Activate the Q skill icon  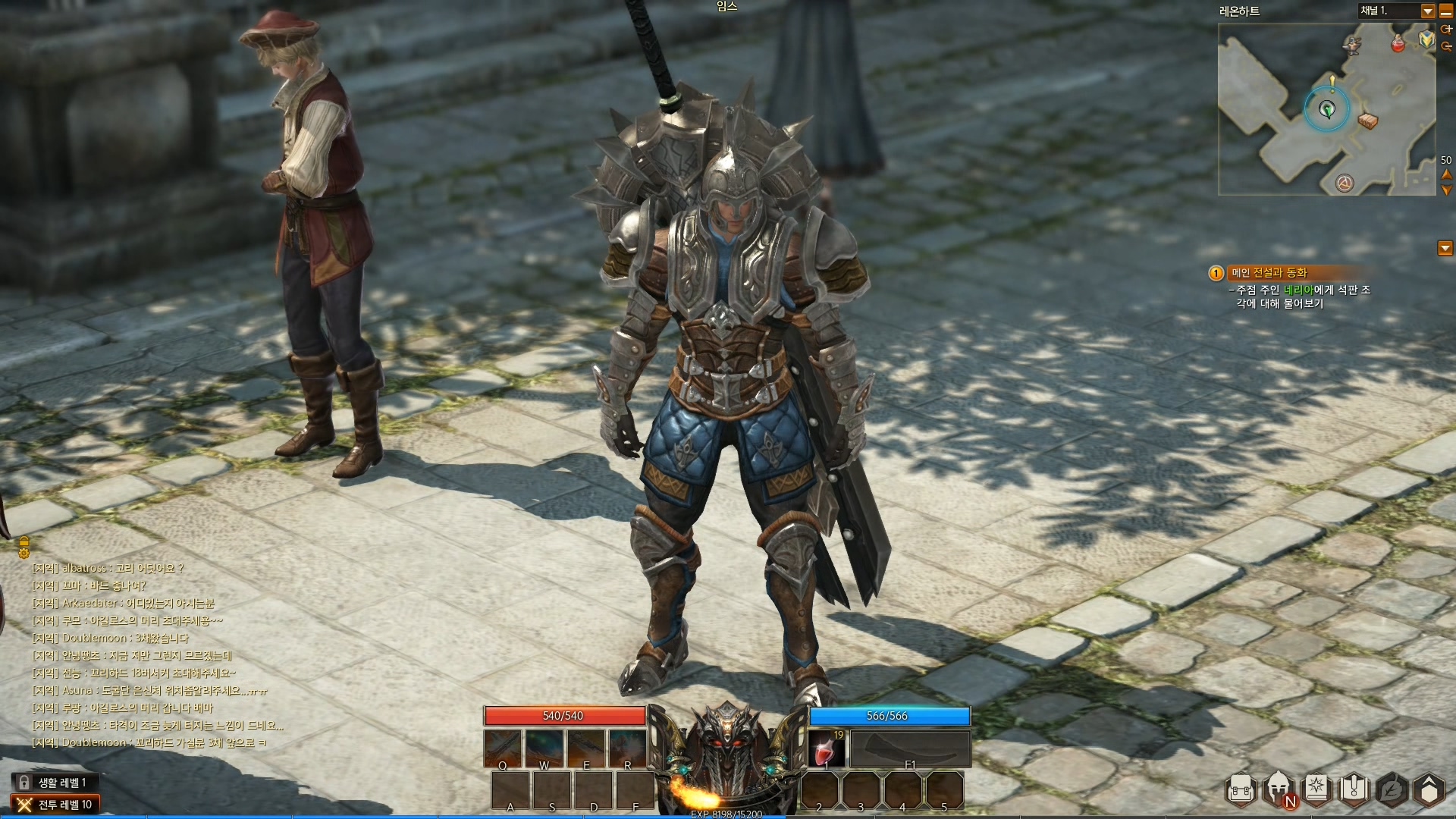[503, 748]
